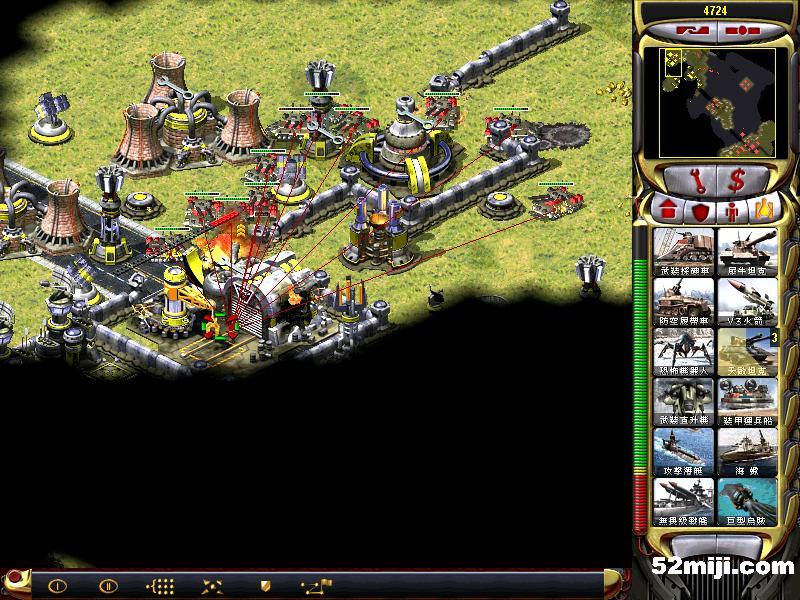The image size is (800, 600).
Task: Switch to the infantry build tab
Action: pos(730,211)
